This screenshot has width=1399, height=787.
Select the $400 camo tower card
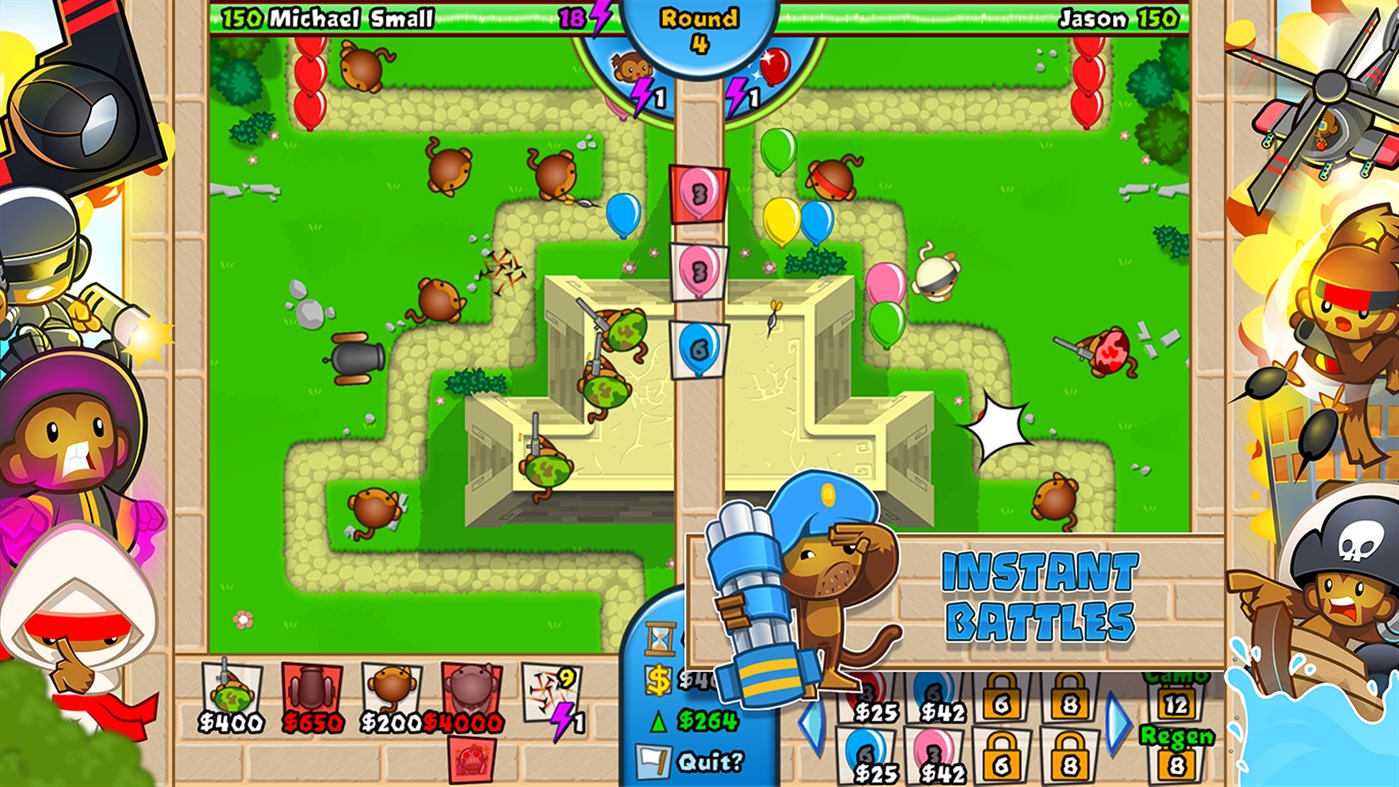[x=230, y=685]
